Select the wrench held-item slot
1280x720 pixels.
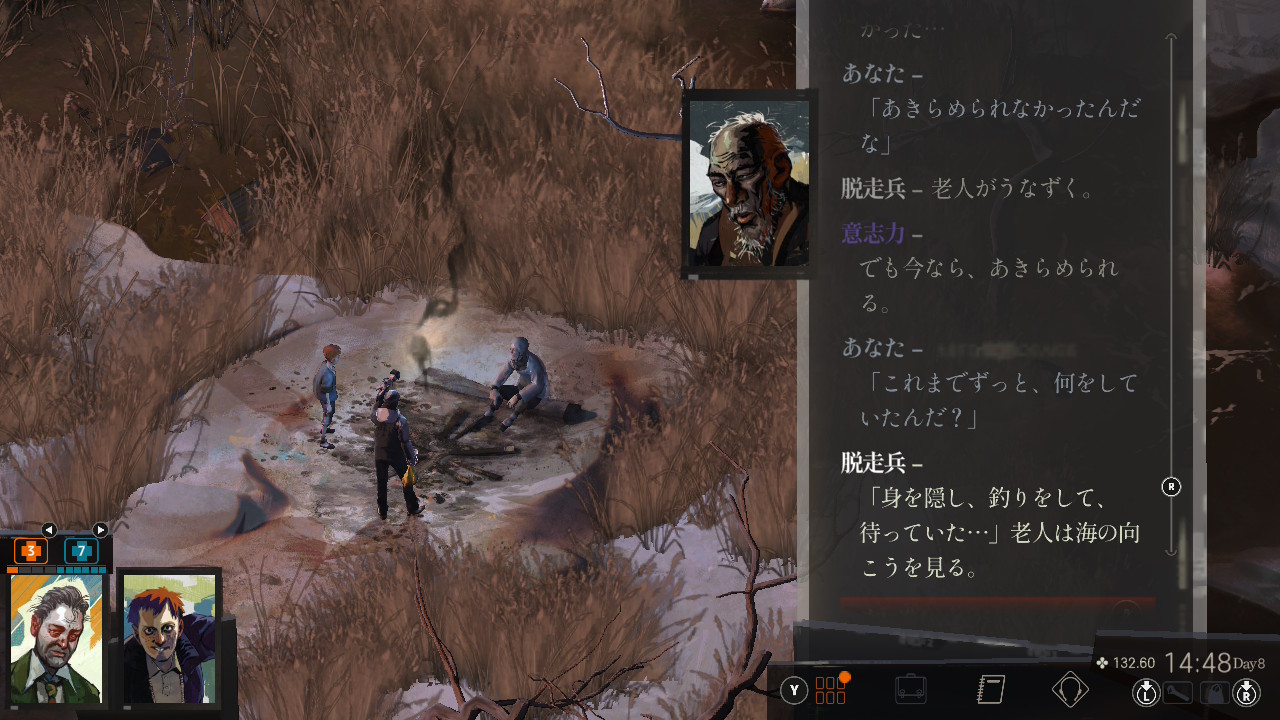pyautogui.click(x=1179, y=692)
